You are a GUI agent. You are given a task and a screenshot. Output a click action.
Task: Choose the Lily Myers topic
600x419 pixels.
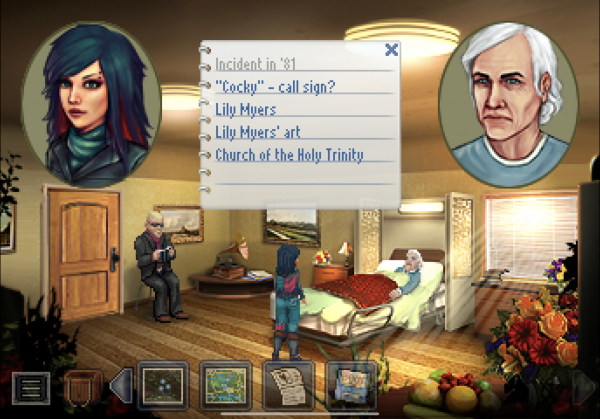(x=245, y=109)
